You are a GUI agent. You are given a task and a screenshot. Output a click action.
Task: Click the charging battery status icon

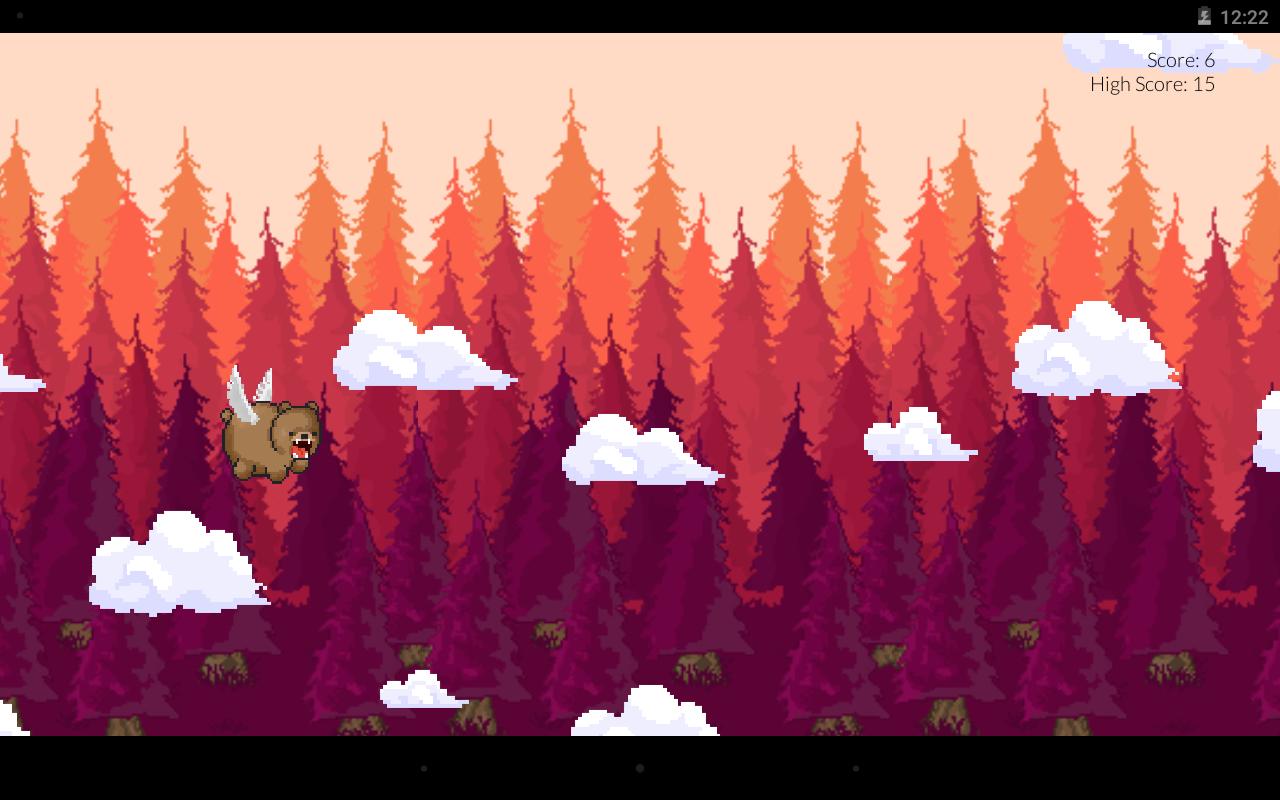tap(1203, 16)
